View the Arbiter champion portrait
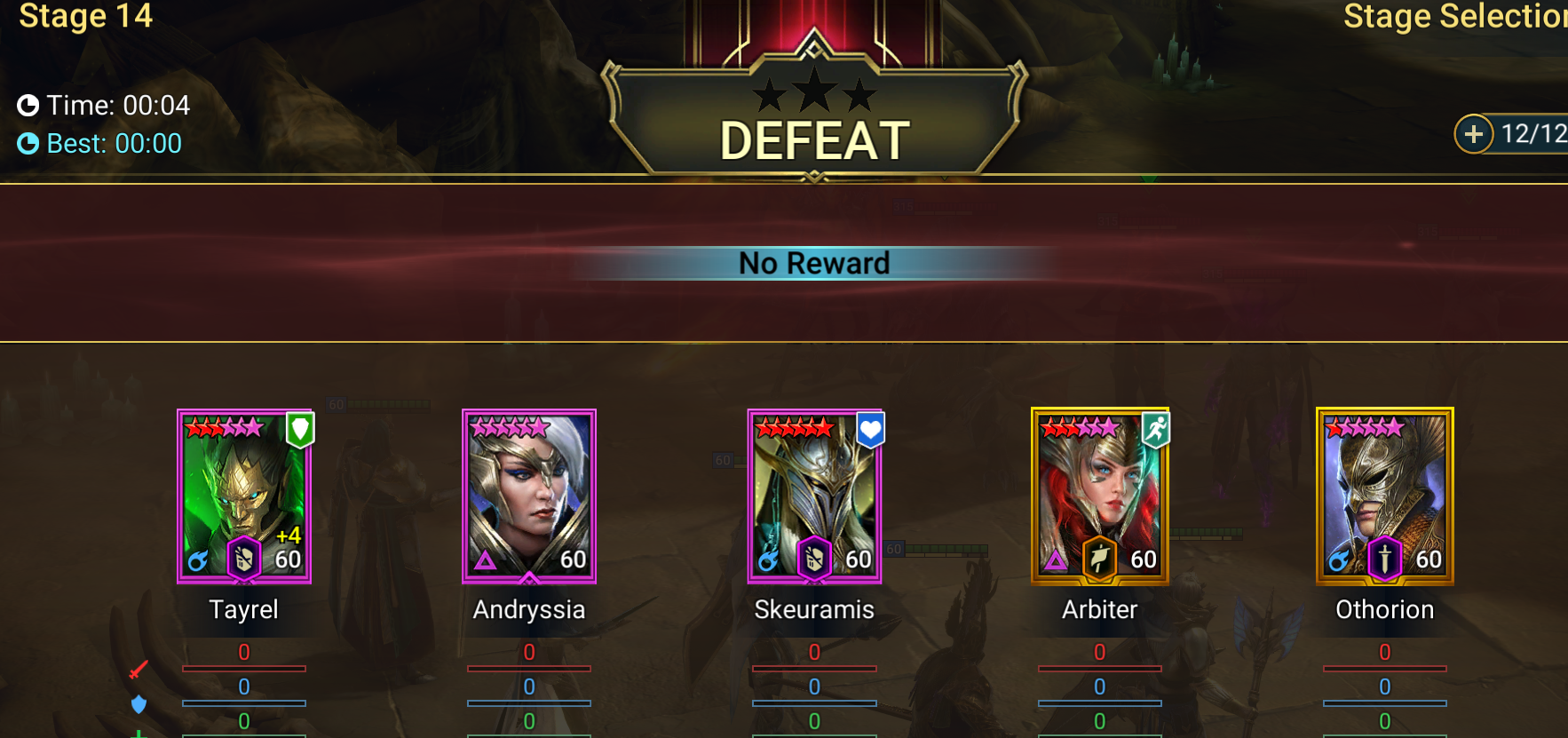This screenshot has width=1568, height=738. [1099, 496]
